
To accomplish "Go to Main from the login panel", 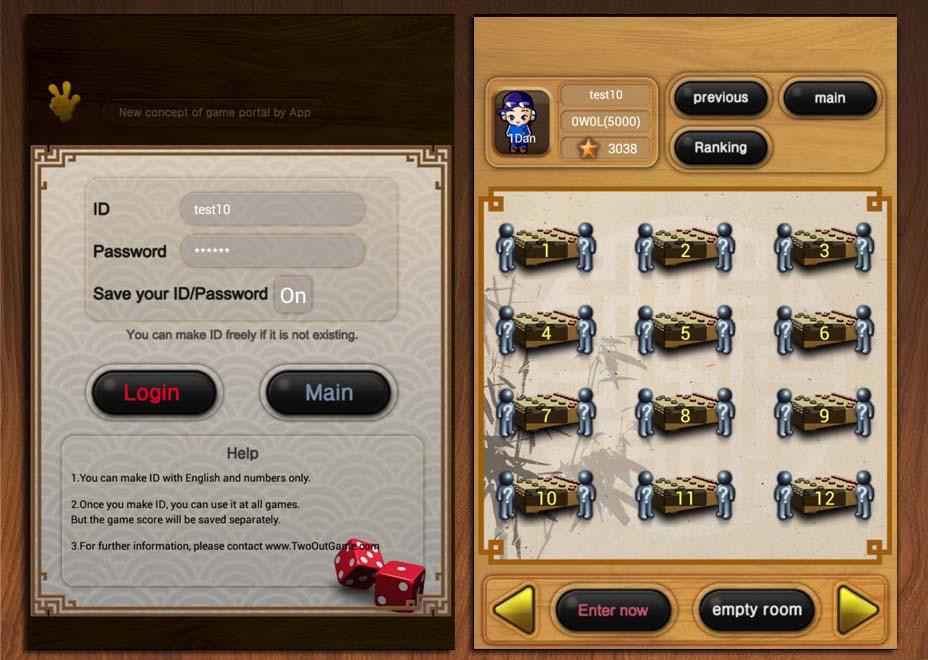I will point(328,393).
